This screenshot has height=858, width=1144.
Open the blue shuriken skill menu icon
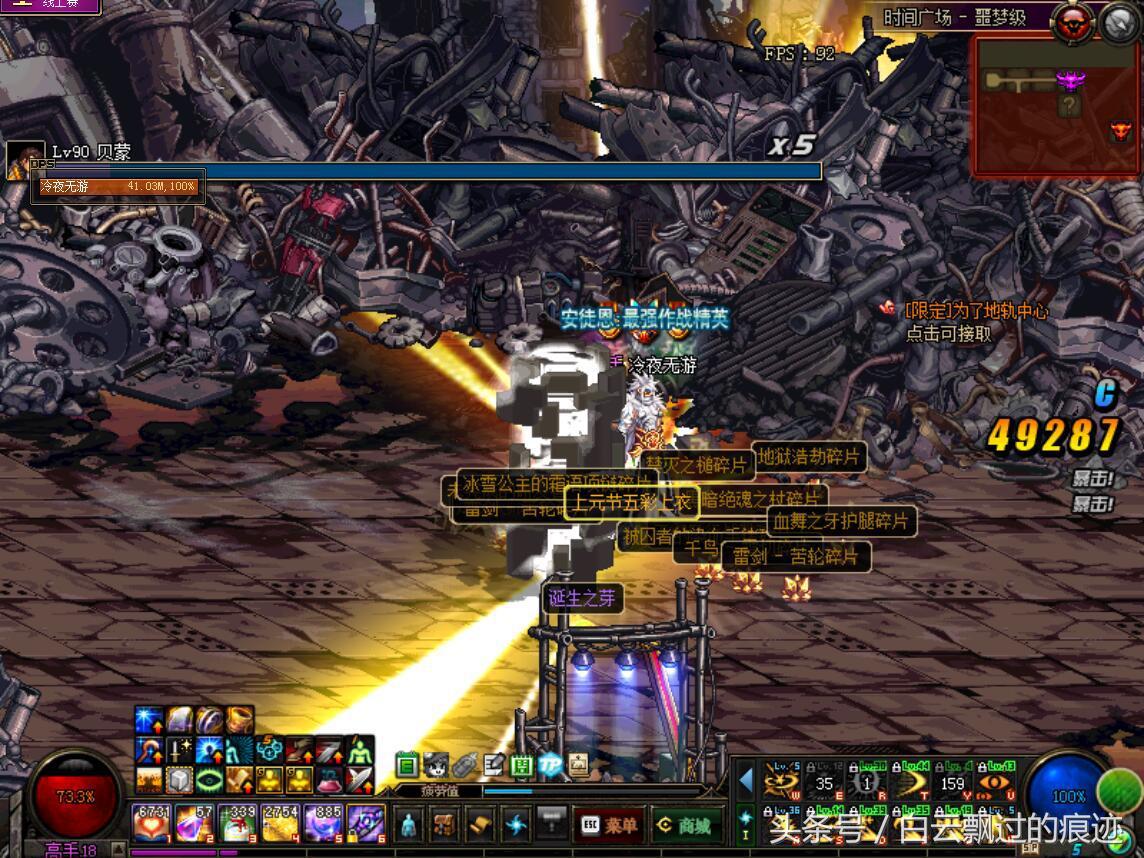(x=516, y=825)
